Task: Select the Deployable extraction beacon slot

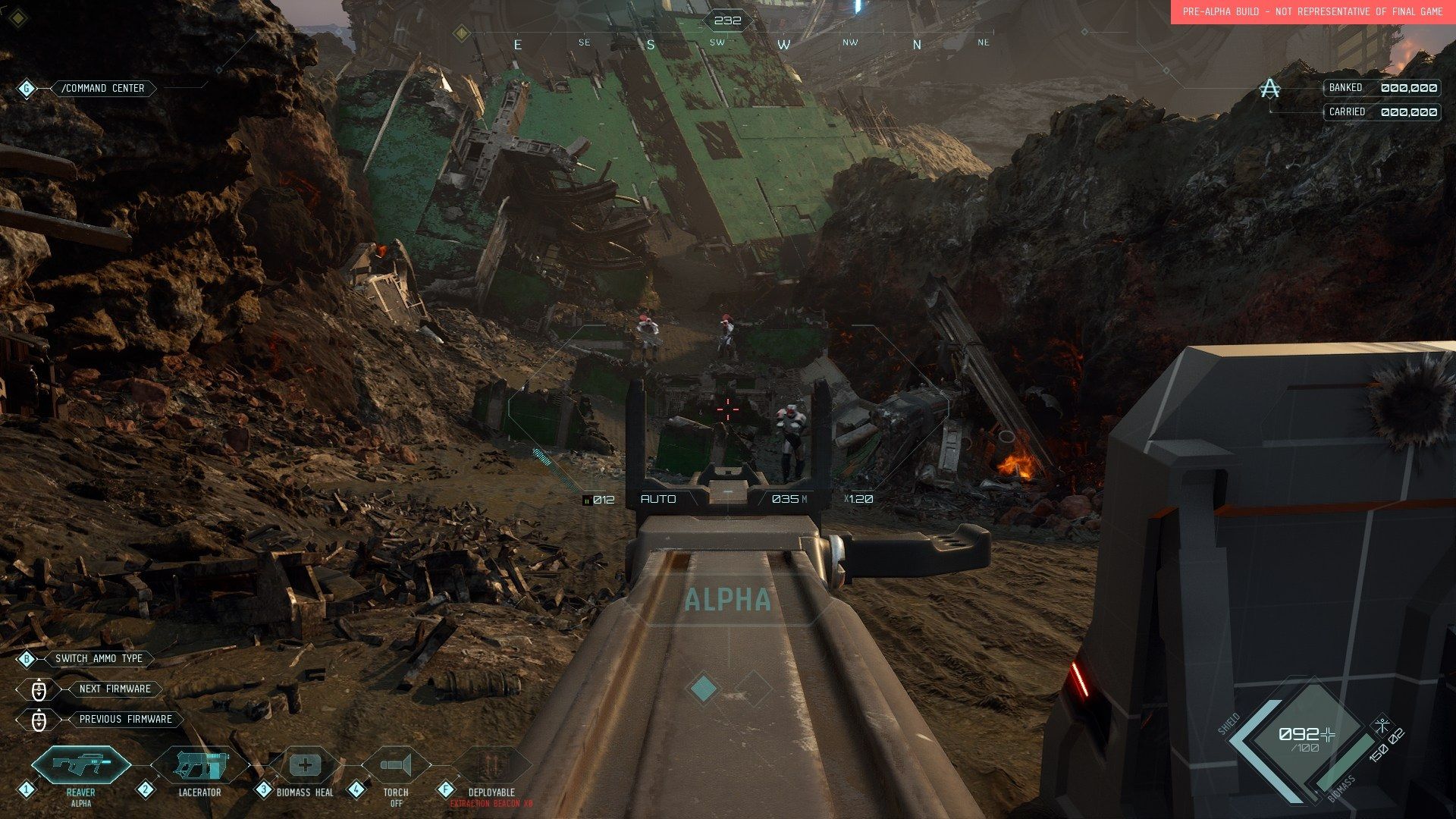Action: pyautogui.click(x=491, y=765)
